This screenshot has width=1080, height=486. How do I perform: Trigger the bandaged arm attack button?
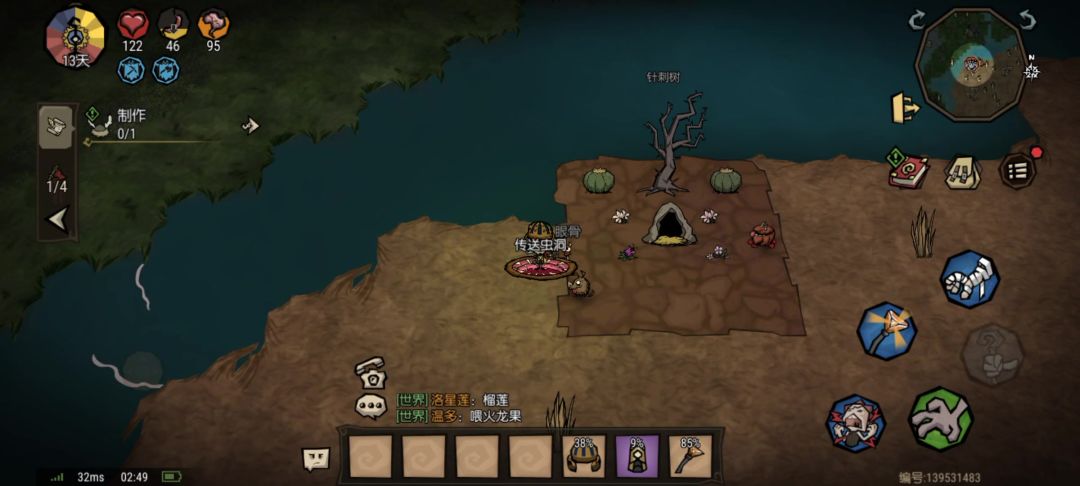click(x=969, y=278)
